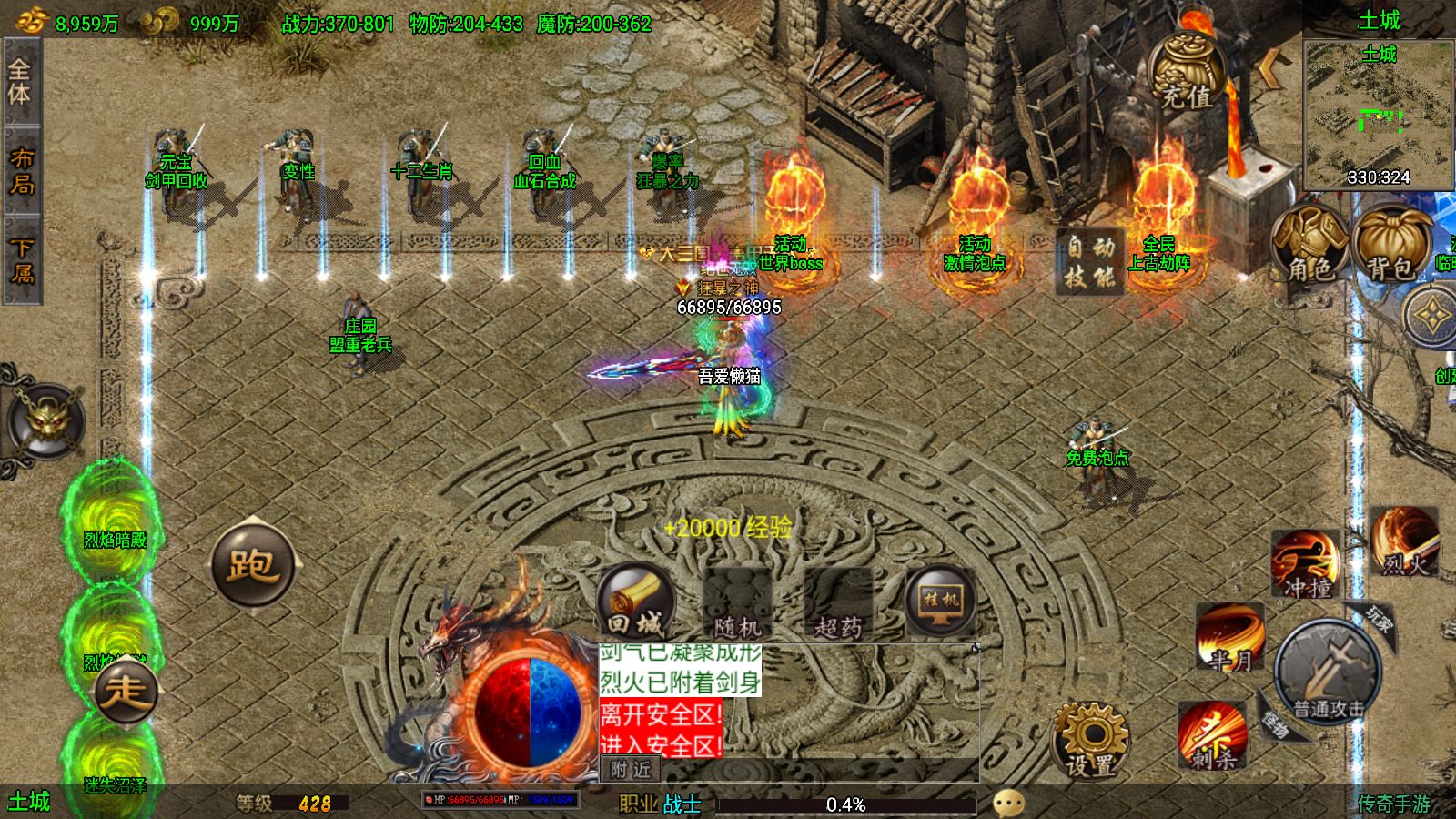
Task: Use the 回城 town scroll
Action: click(635, 602)
